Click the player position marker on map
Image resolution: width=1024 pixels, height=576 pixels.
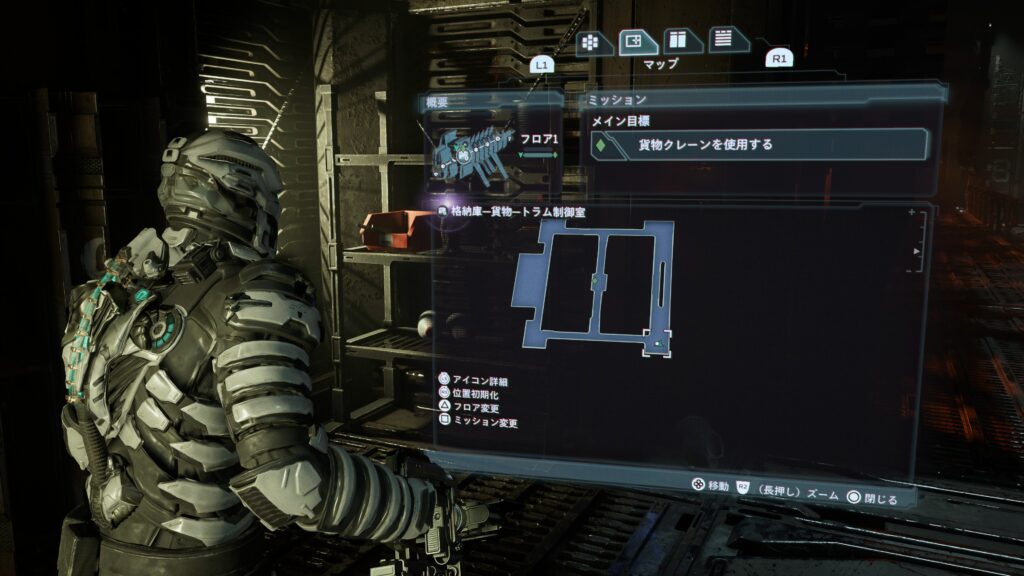click(x=658, y=344)
